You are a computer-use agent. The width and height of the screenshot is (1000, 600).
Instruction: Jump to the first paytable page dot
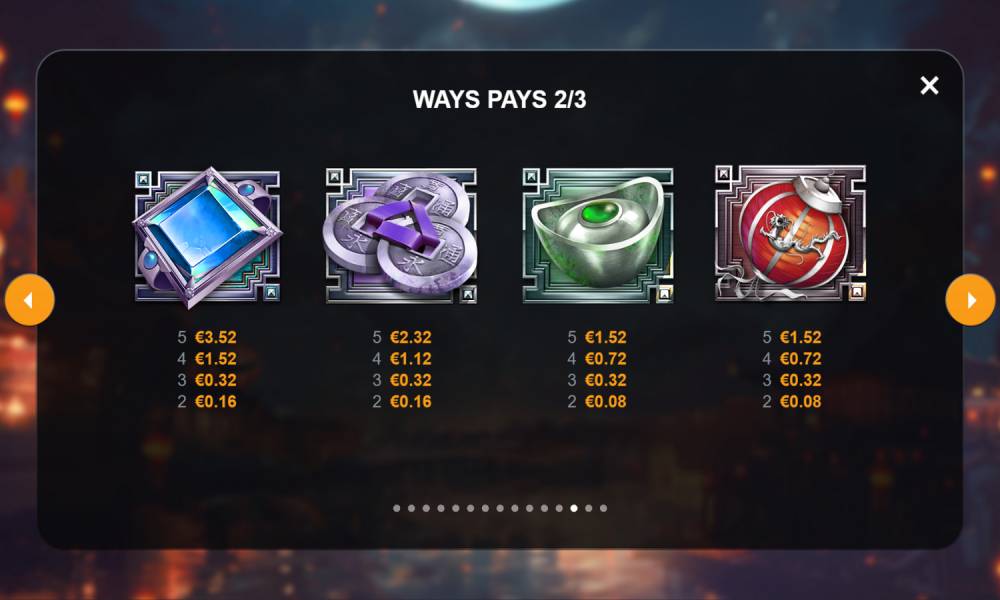tap(397, 508)
